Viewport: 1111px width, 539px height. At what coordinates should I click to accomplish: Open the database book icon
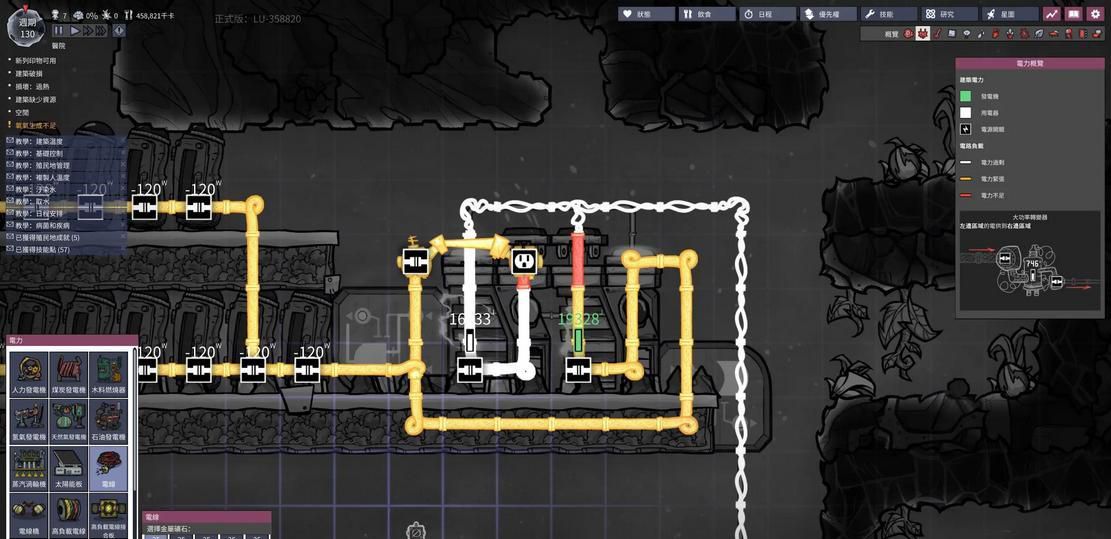[x=1073, y=14]
